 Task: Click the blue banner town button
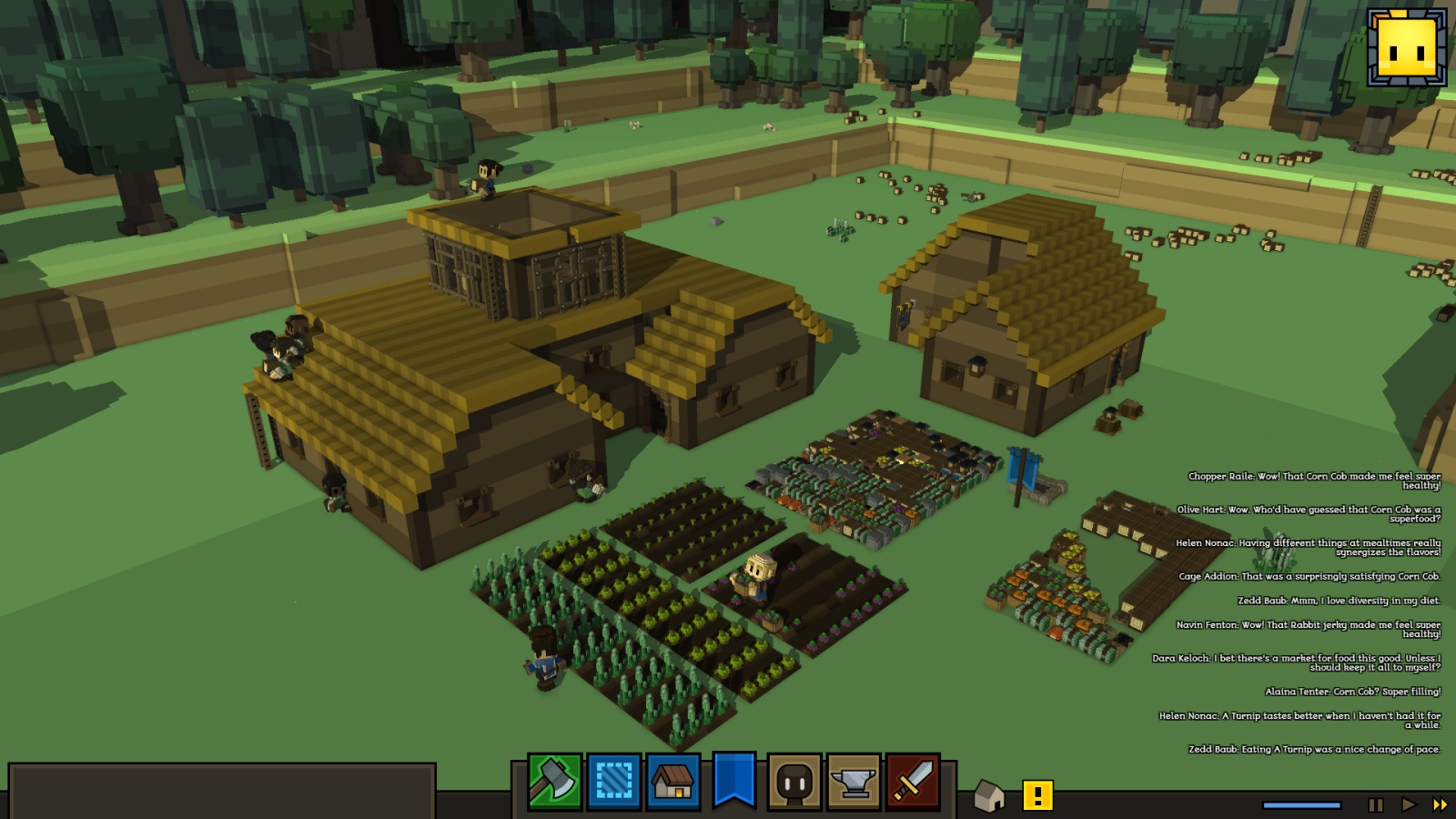click(733, 780)
